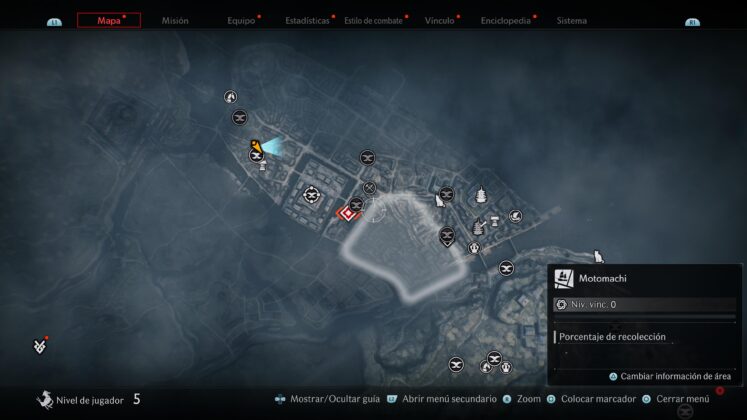Select the highlighted Mapa tab

pos(109,20)
